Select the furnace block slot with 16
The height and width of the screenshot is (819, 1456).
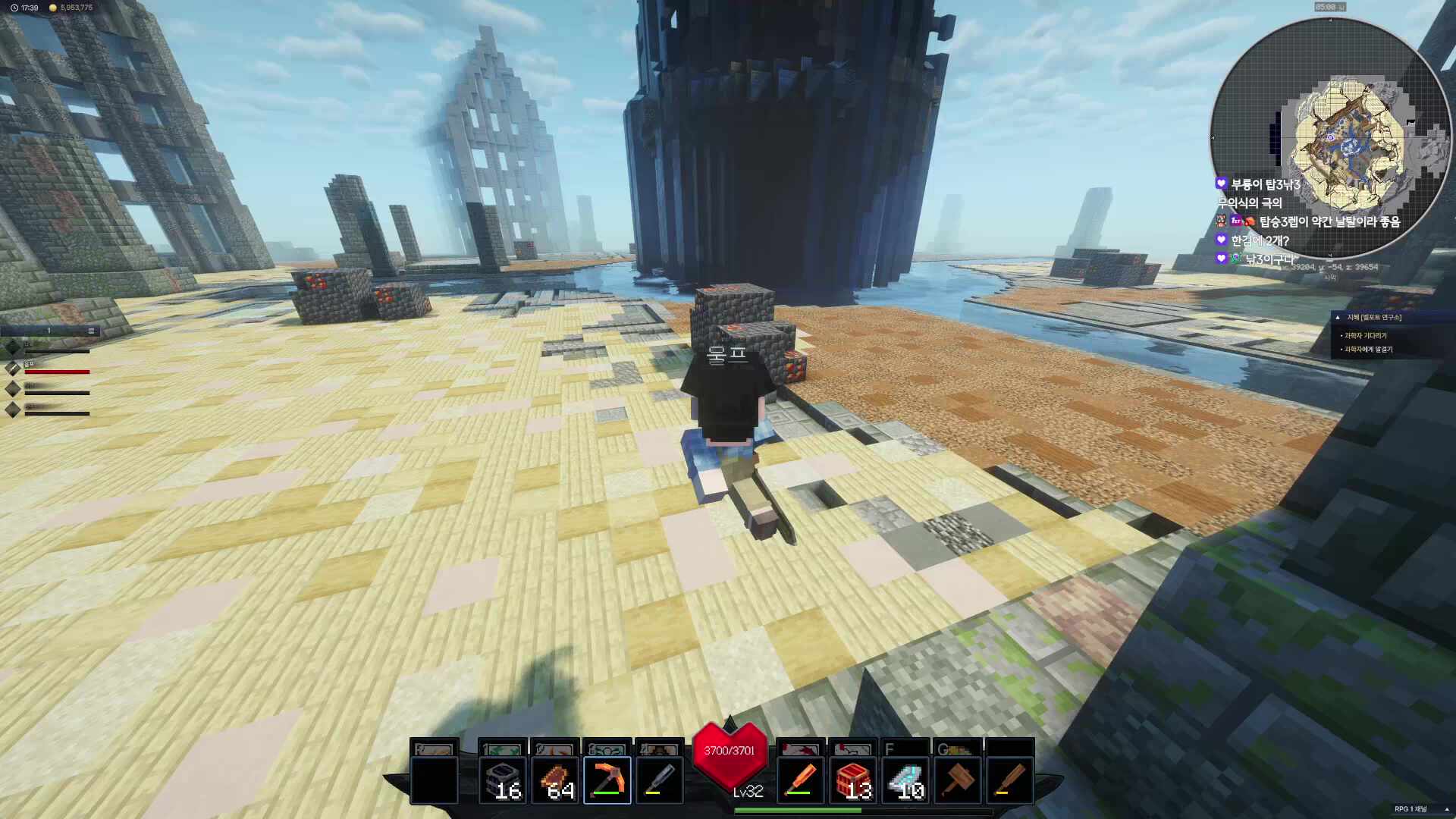(x=502, y=780)
